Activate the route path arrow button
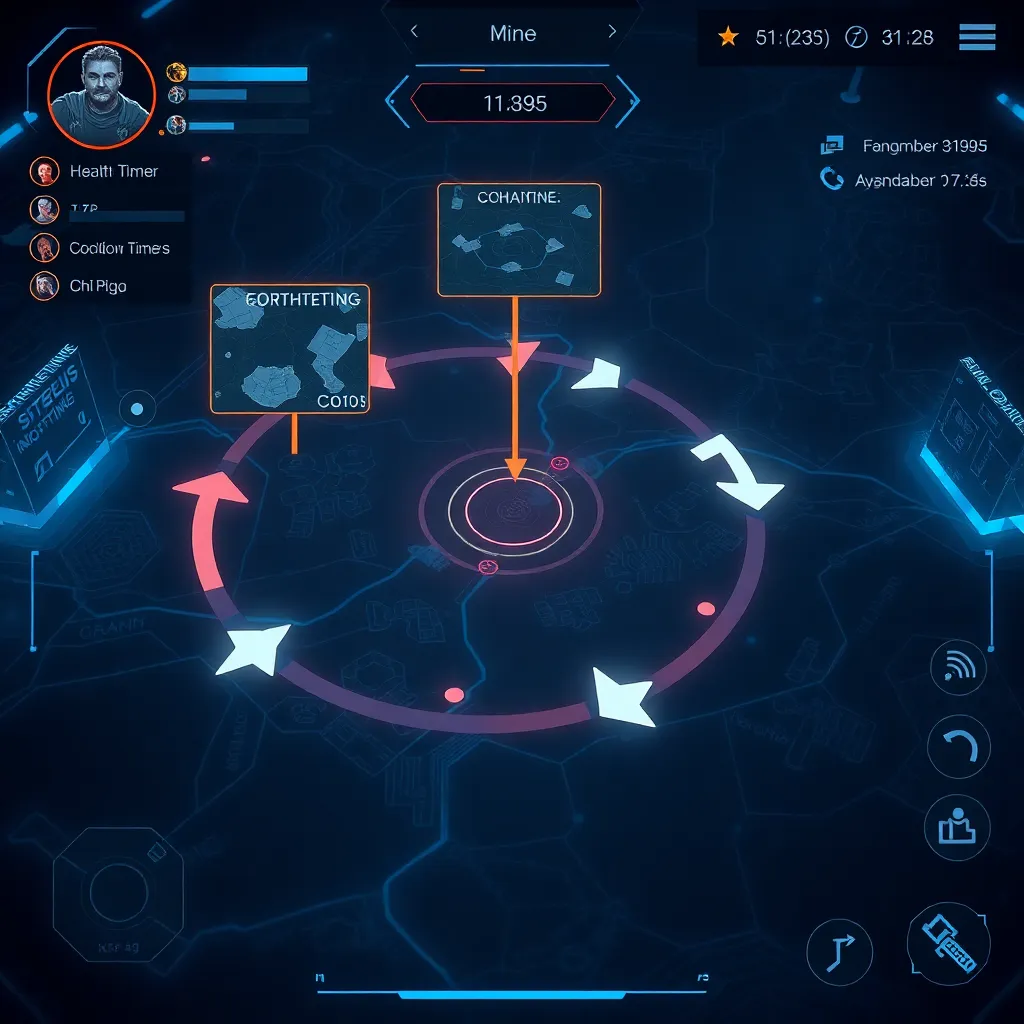Viewport: 1024px width, 1024px height. tap(839, 953)
